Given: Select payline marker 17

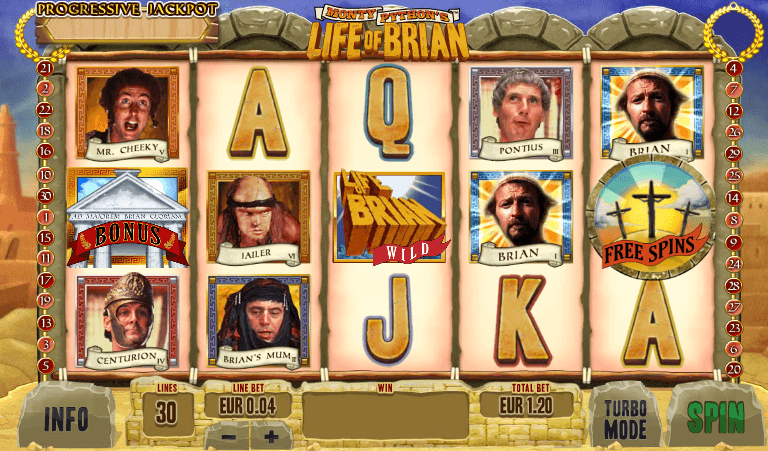Looking at the screenshot, I should coord(45,280).
